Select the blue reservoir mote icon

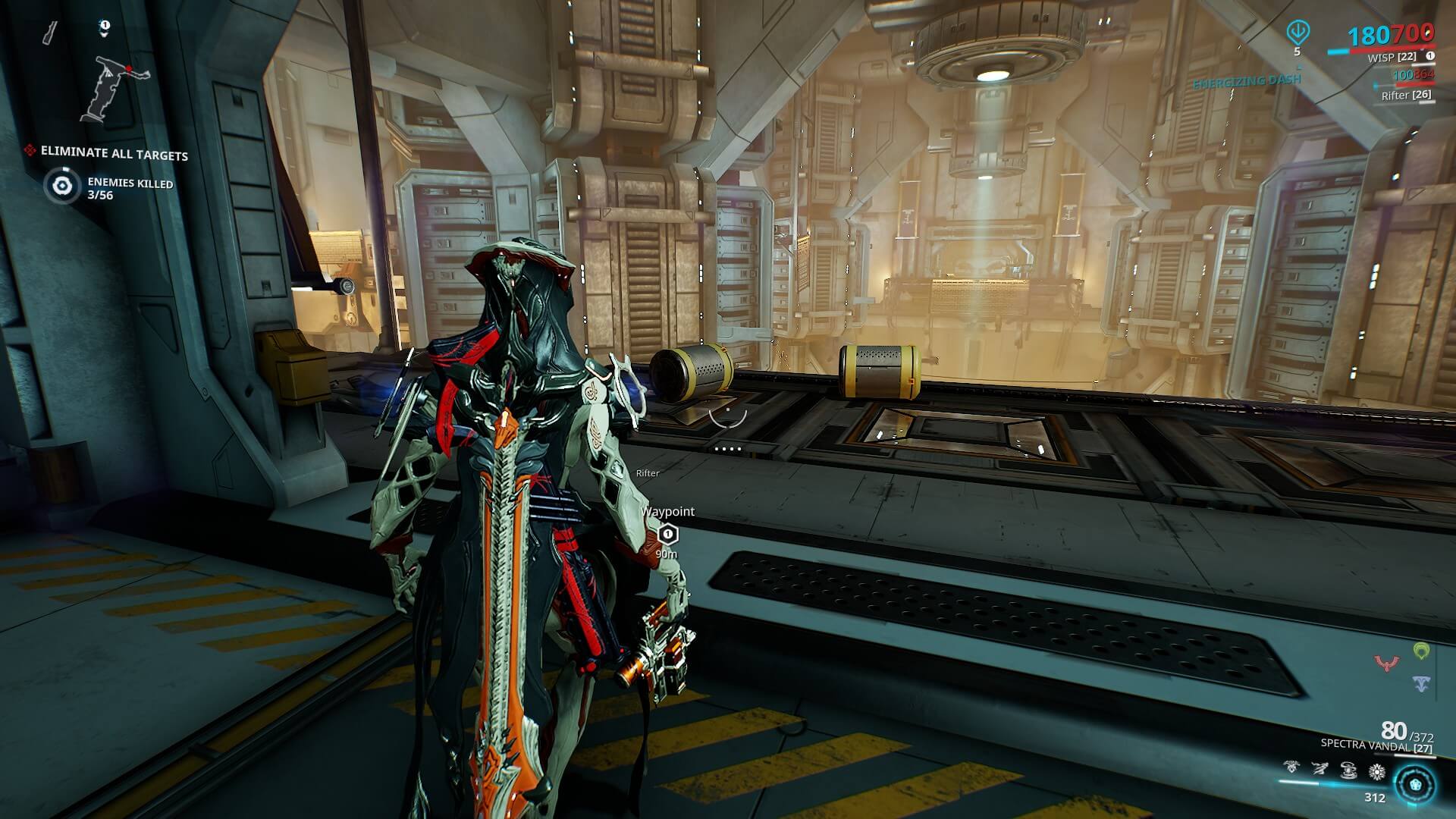point(1421,683)
